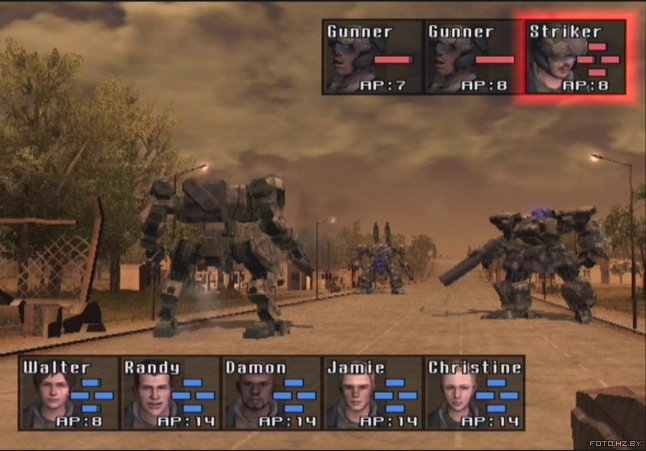Select Jamie's pilot card

(x=372, y=393)
